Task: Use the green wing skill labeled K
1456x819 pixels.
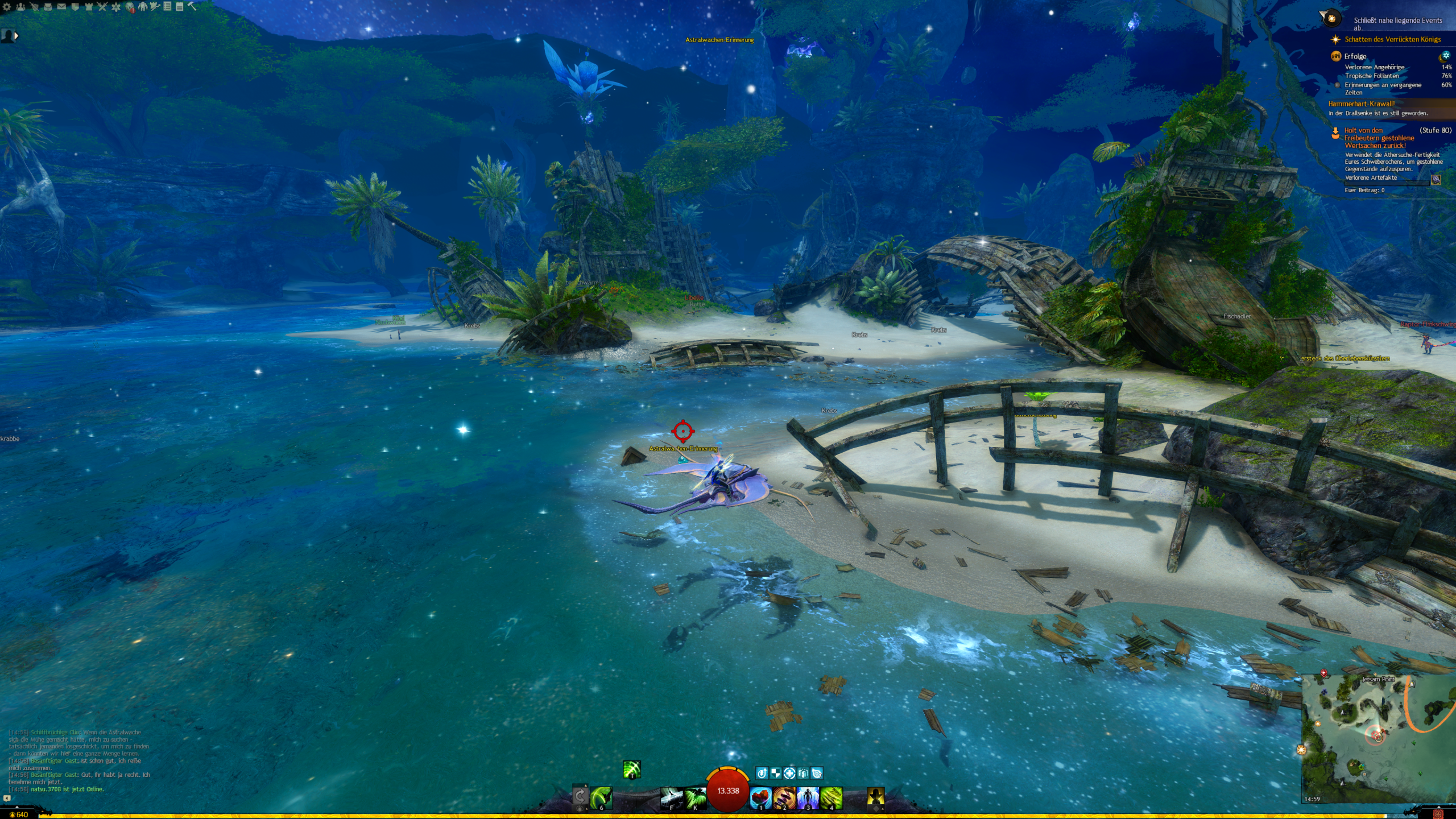Action: pyautogui.click(x=695, y=797)
